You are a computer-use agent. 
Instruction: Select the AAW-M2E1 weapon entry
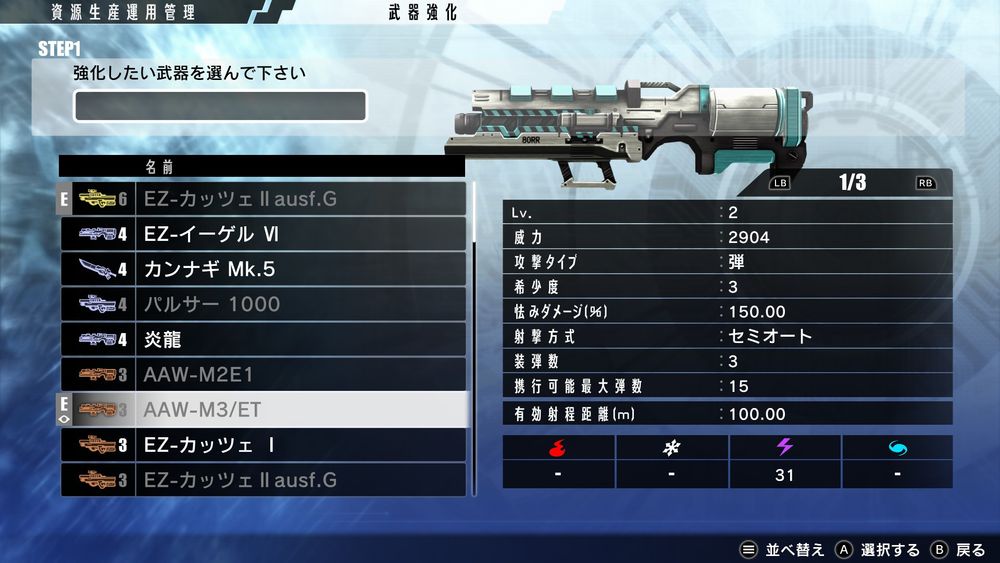(x=264, y=374)
